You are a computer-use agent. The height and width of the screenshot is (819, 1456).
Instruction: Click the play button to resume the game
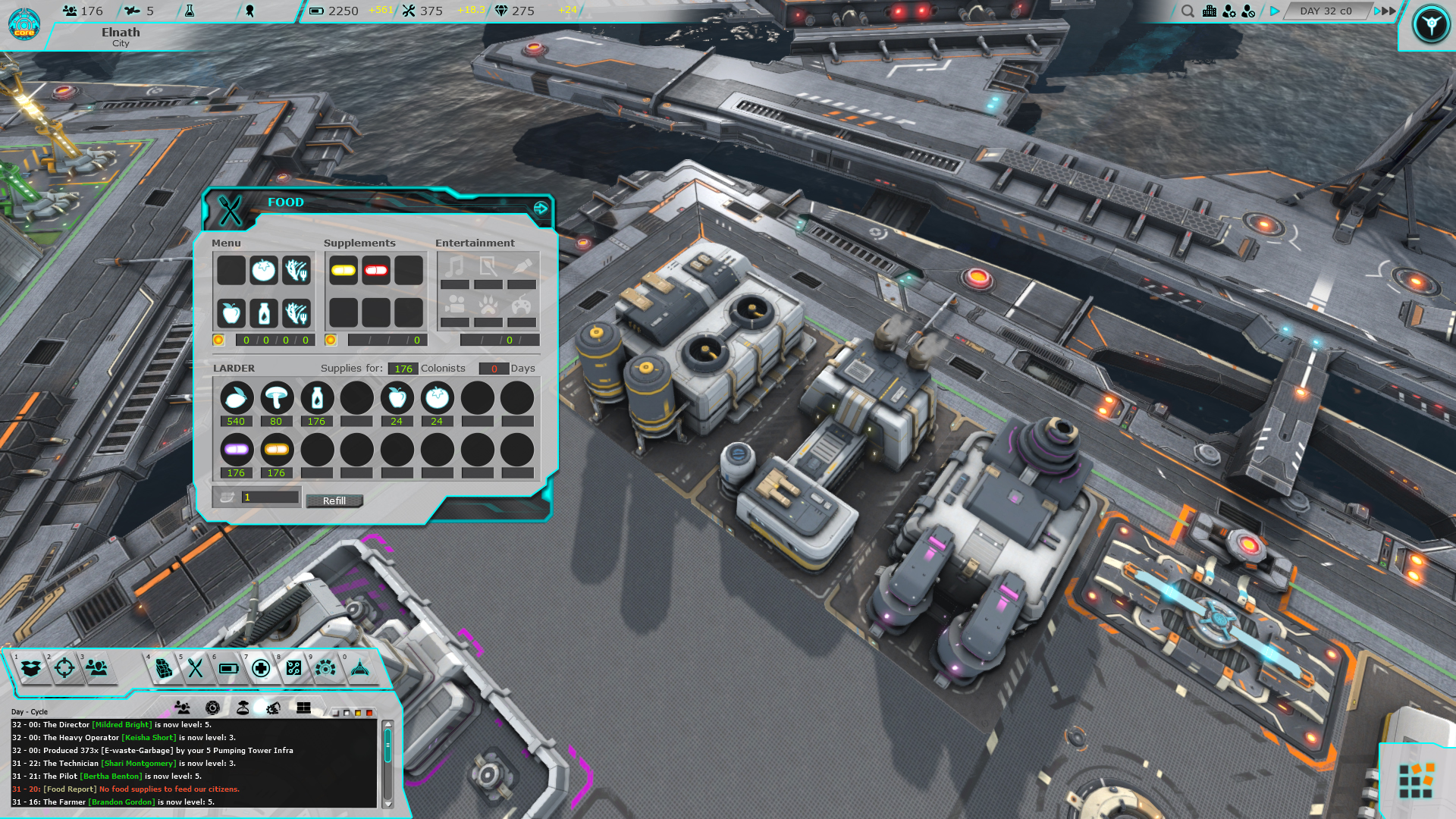click(x=1273, y=11)
